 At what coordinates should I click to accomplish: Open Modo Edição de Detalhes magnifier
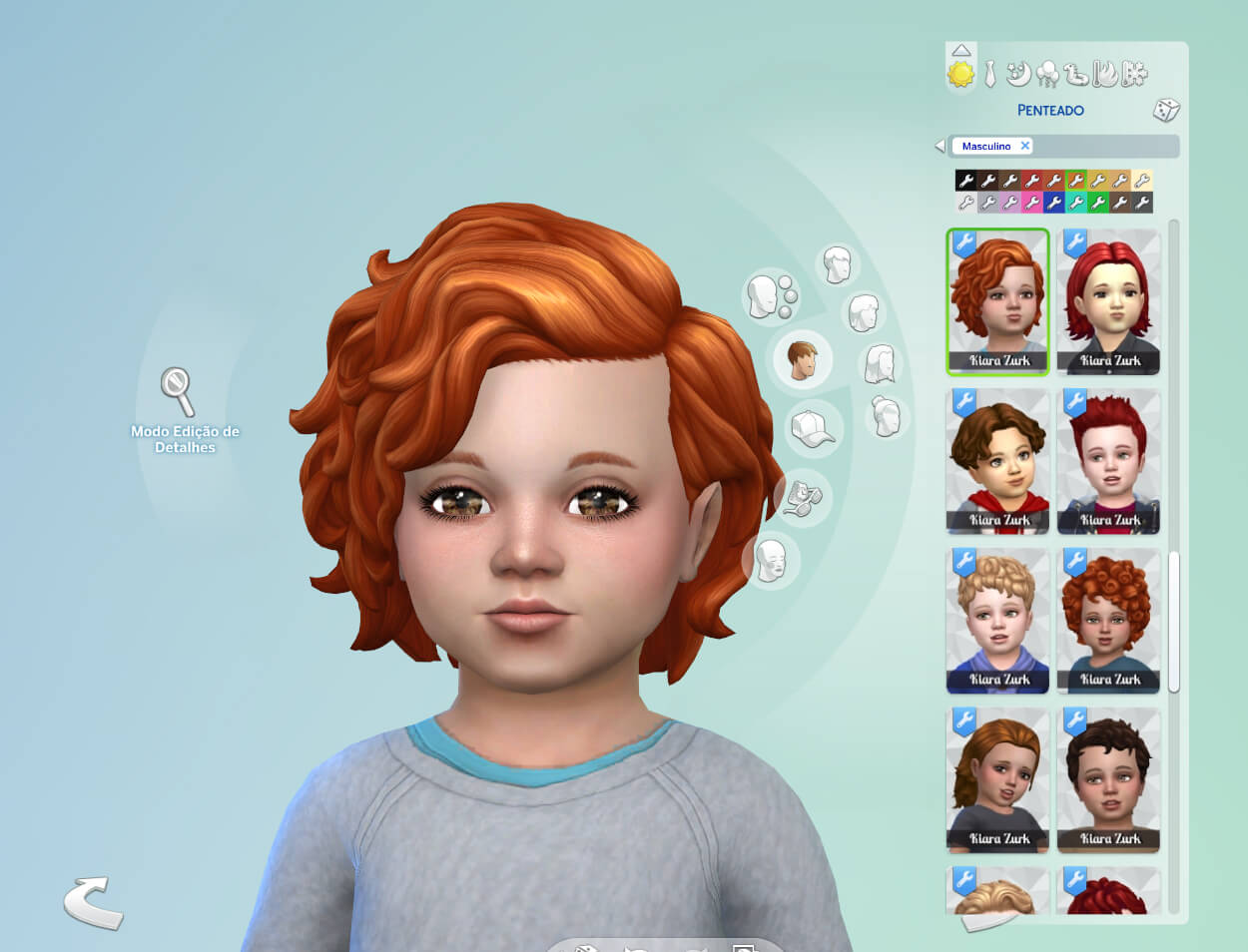pyautogui.click(x=178, y=391)
